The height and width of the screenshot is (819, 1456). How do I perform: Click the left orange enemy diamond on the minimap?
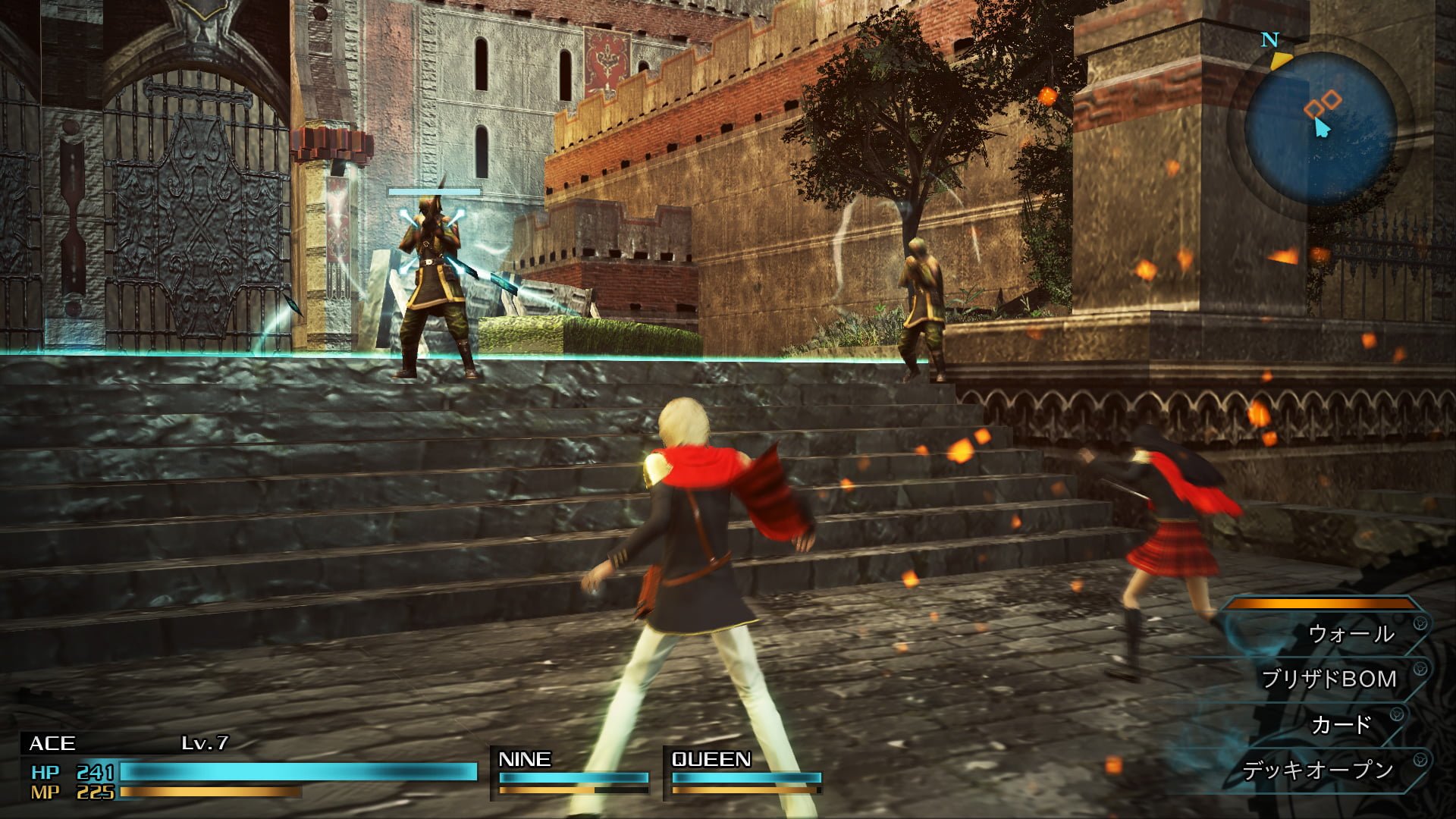[1315, 108]
